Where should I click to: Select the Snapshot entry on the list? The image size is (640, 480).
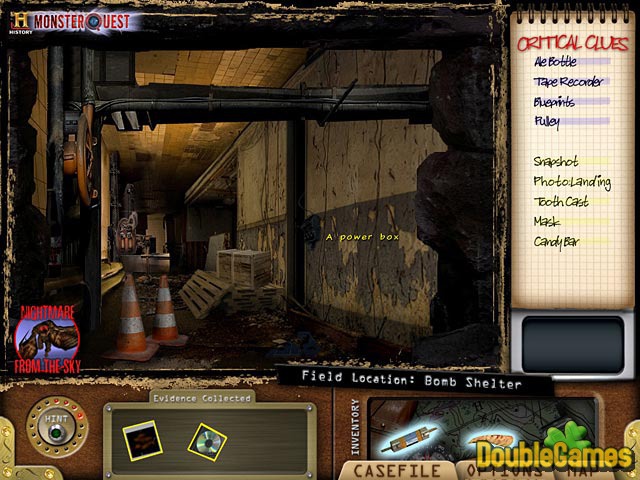click(x=557, y=160)
